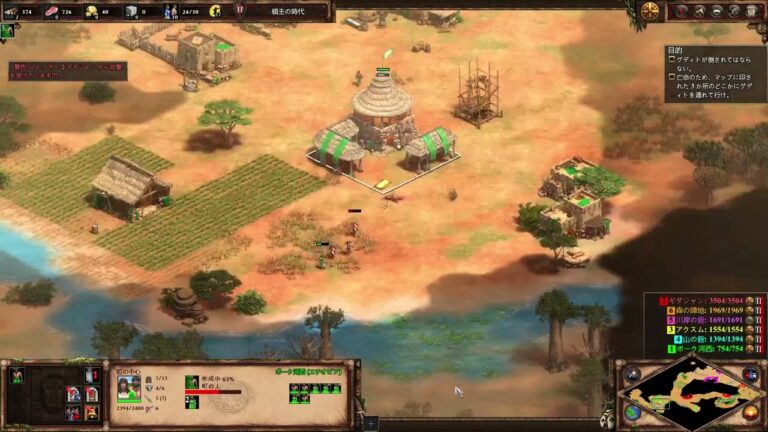768x432 pixels.
Task: Click the golden civilization emblem
Action: pyautogui.click(x=650, y=11)
